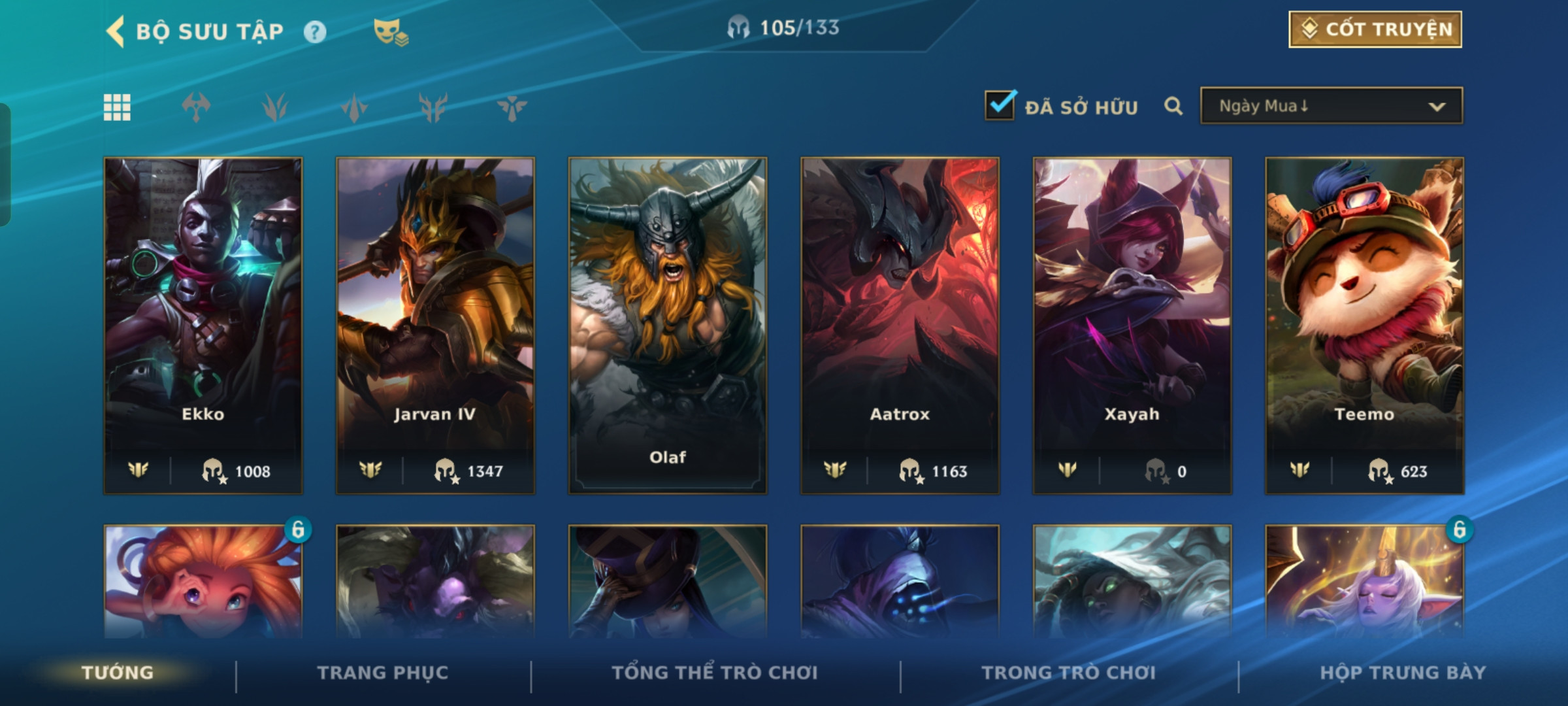
Task: Choose the Jarvan IV champion card
Action: coord(435,325)
